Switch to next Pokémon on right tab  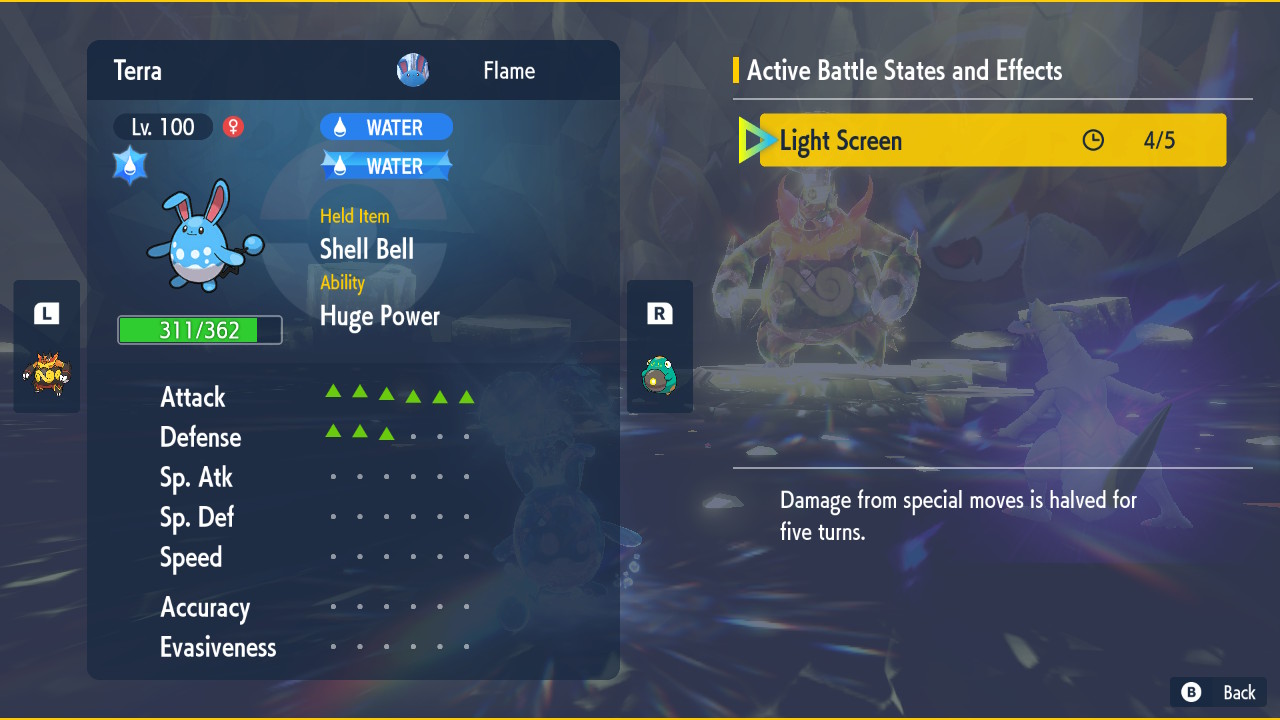(659, 346)
